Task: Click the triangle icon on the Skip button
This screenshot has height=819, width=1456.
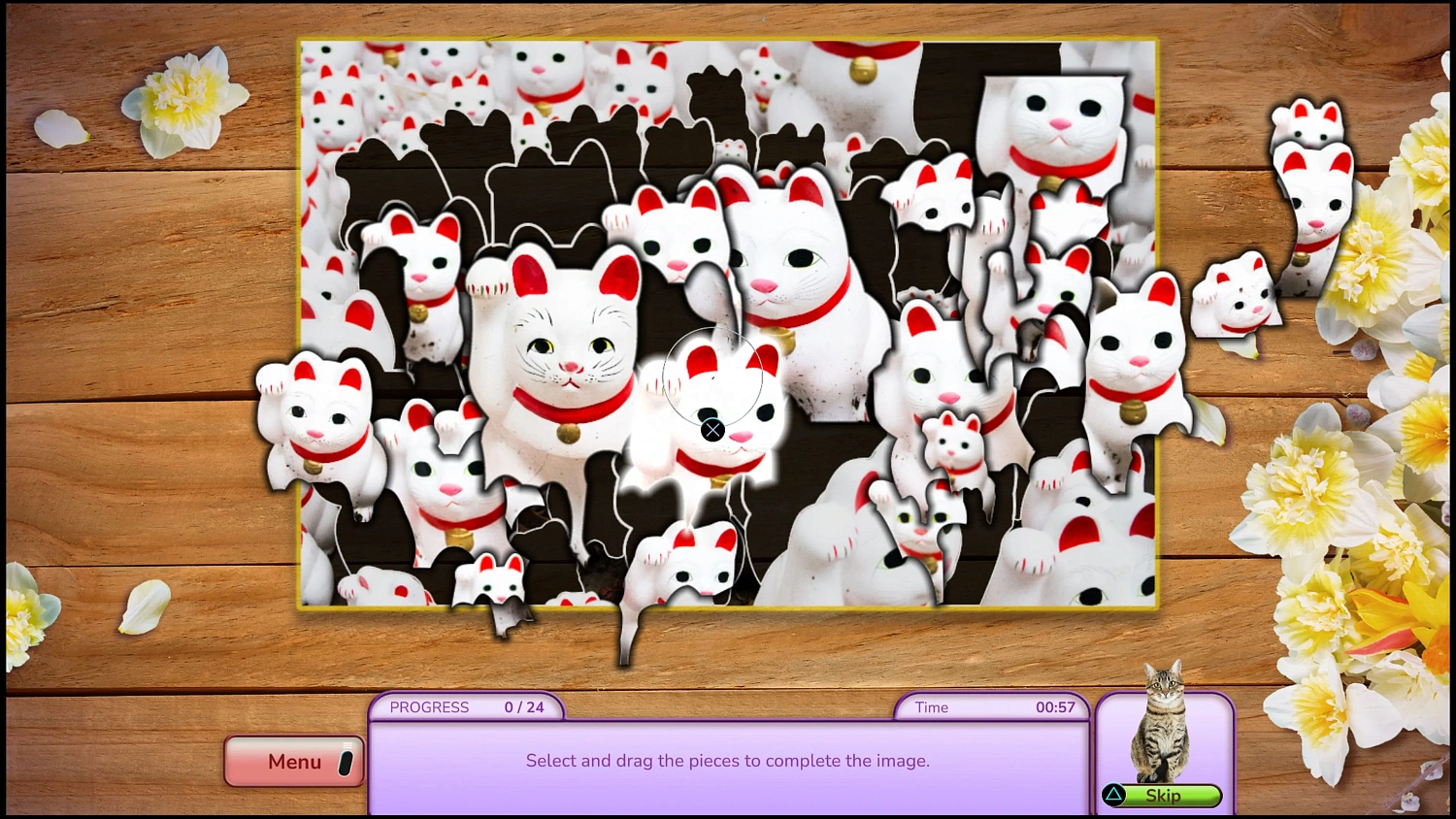Action: point(1113,796)
